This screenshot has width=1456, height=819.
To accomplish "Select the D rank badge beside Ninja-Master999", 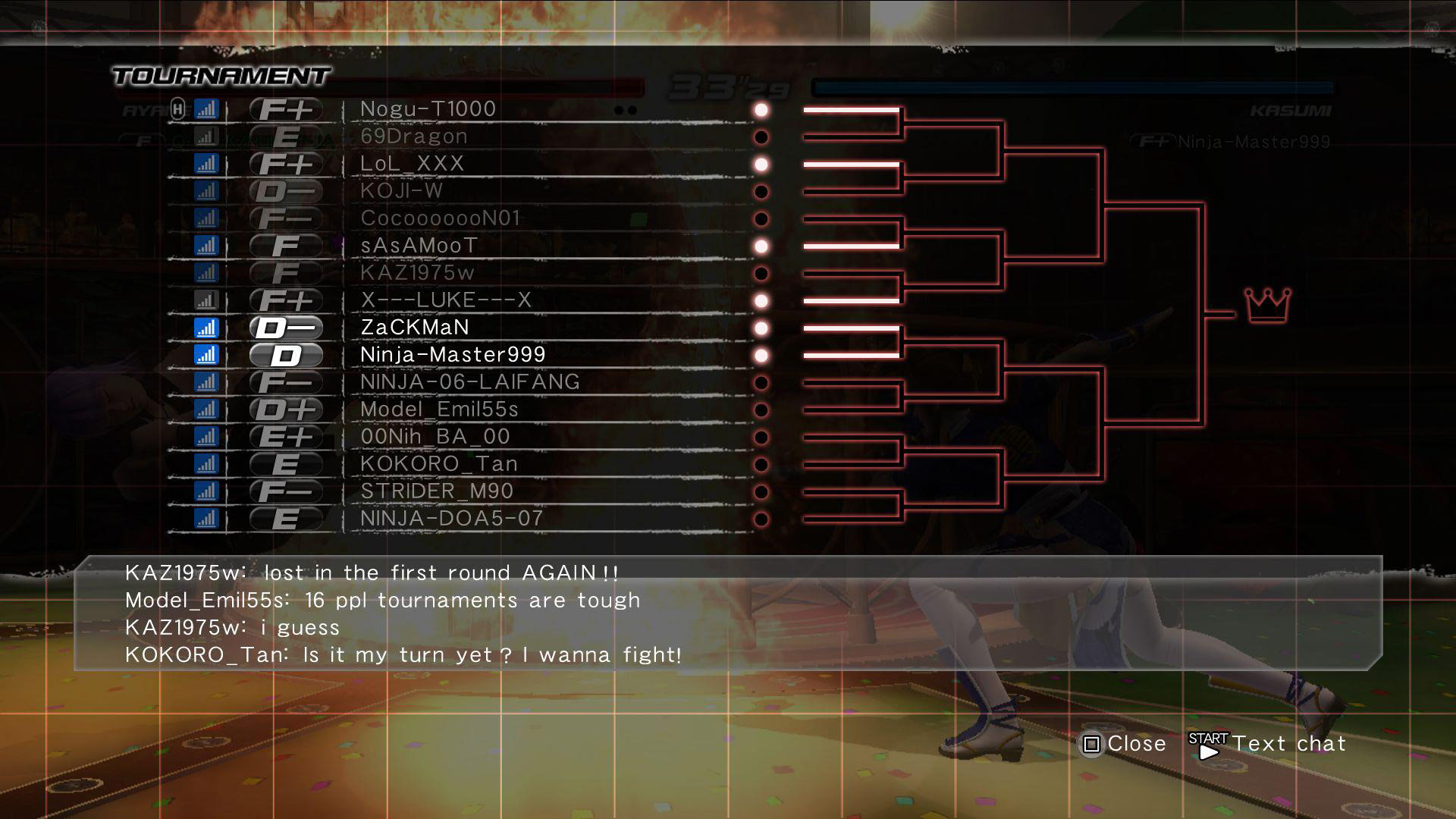I will point(284,354).
